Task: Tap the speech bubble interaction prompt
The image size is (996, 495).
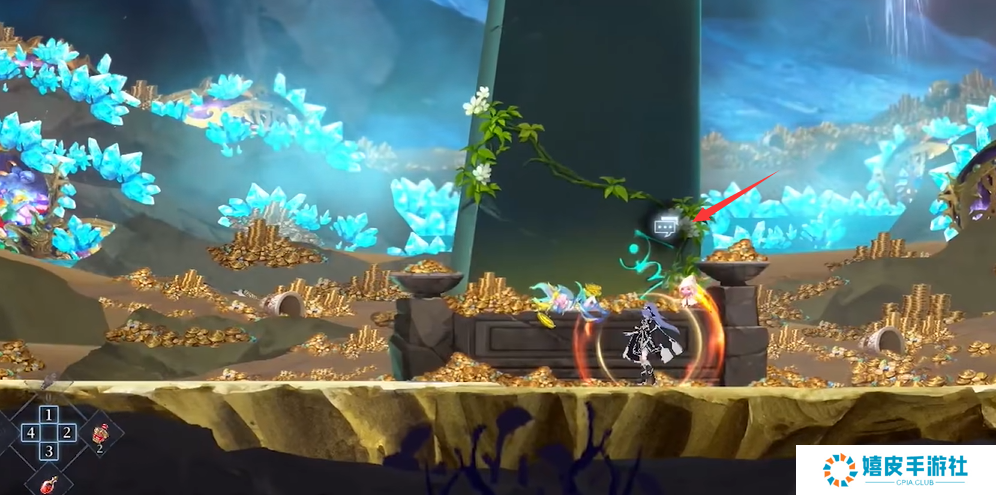Action: point(666,226)
